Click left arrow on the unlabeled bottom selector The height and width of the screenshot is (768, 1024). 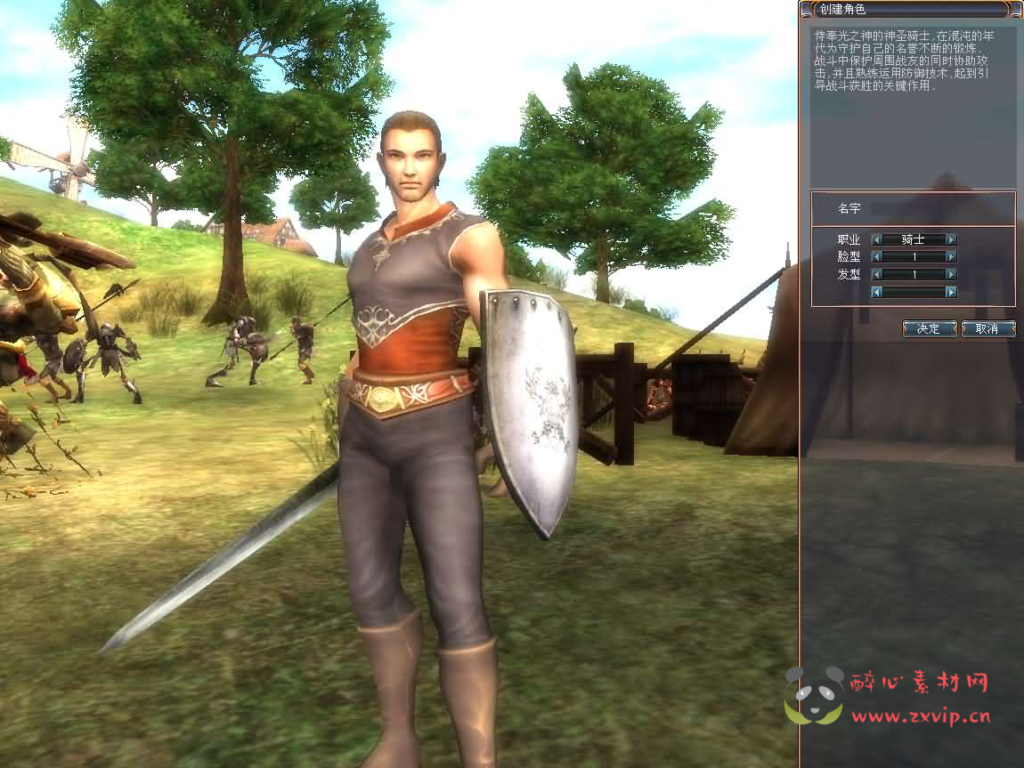pyautogui.click(x=877, y=292)
